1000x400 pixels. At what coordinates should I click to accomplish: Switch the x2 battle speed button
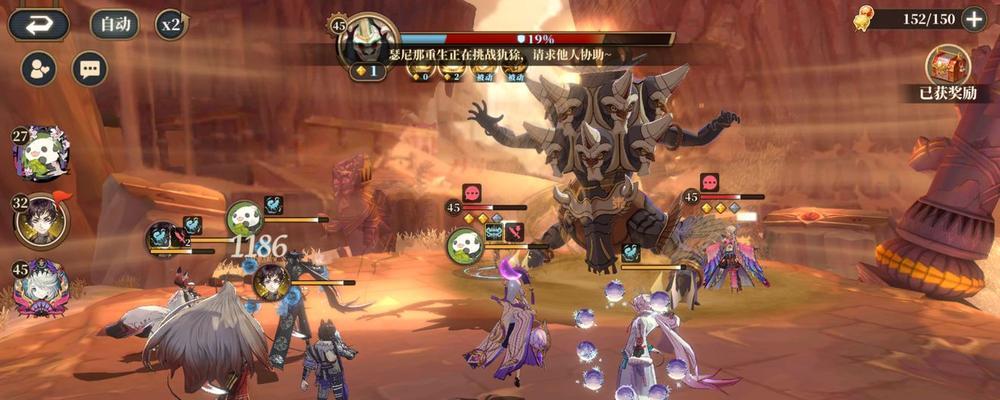(172, 24)
